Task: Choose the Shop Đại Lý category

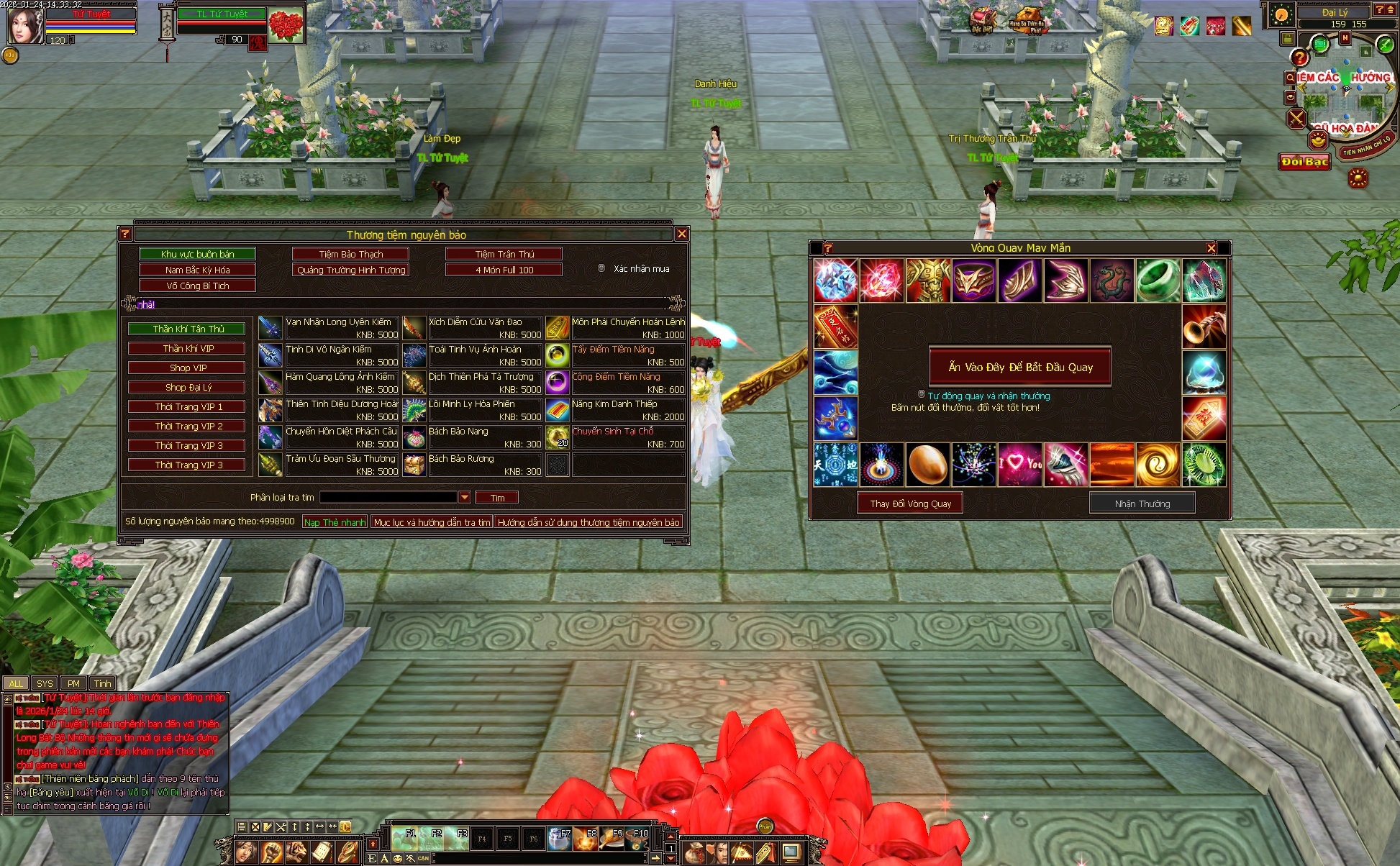Action: (x=188, y=387)
